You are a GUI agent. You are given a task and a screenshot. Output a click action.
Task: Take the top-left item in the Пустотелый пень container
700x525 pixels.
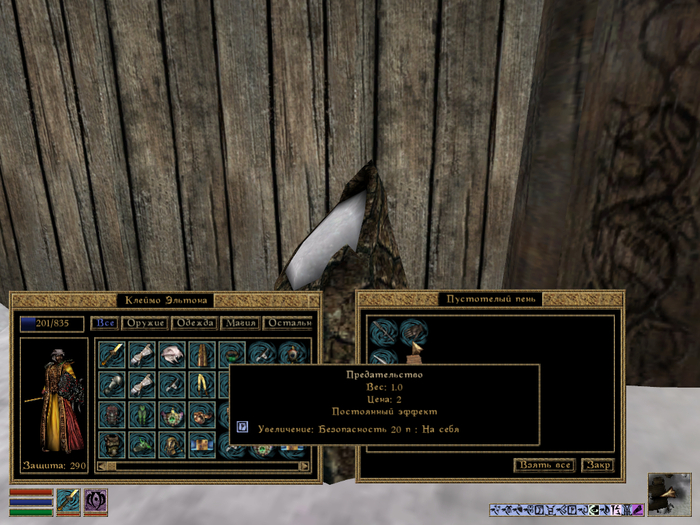tap(383, 333)
